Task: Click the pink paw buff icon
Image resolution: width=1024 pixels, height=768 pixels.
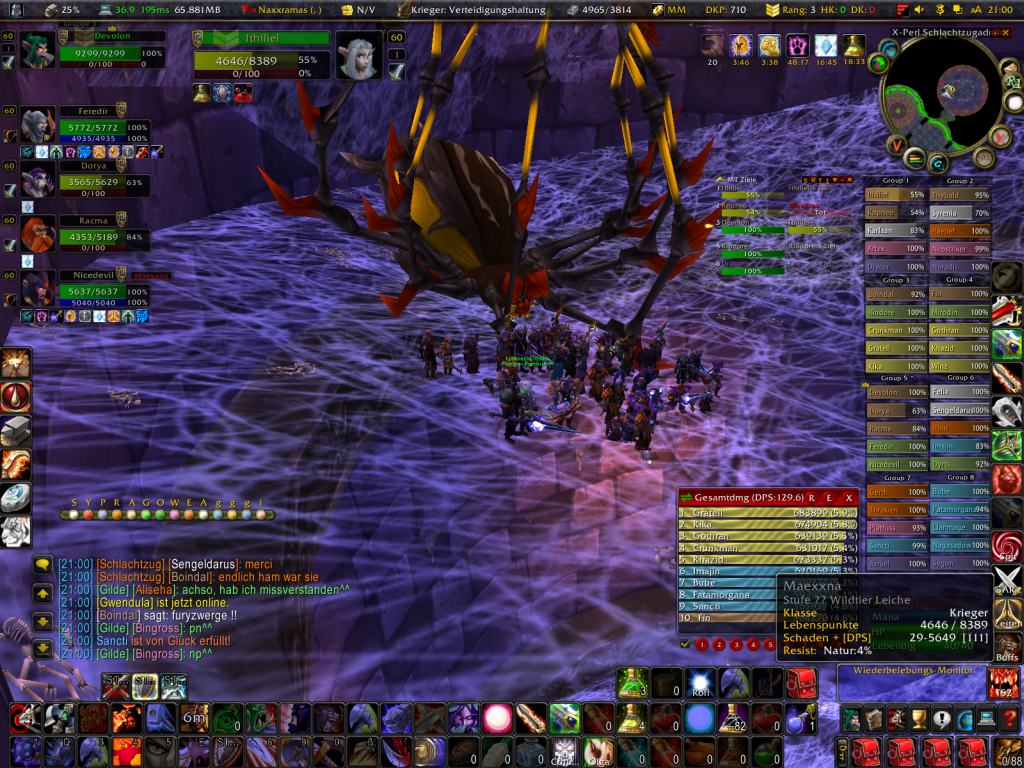Action: [798, 46]
